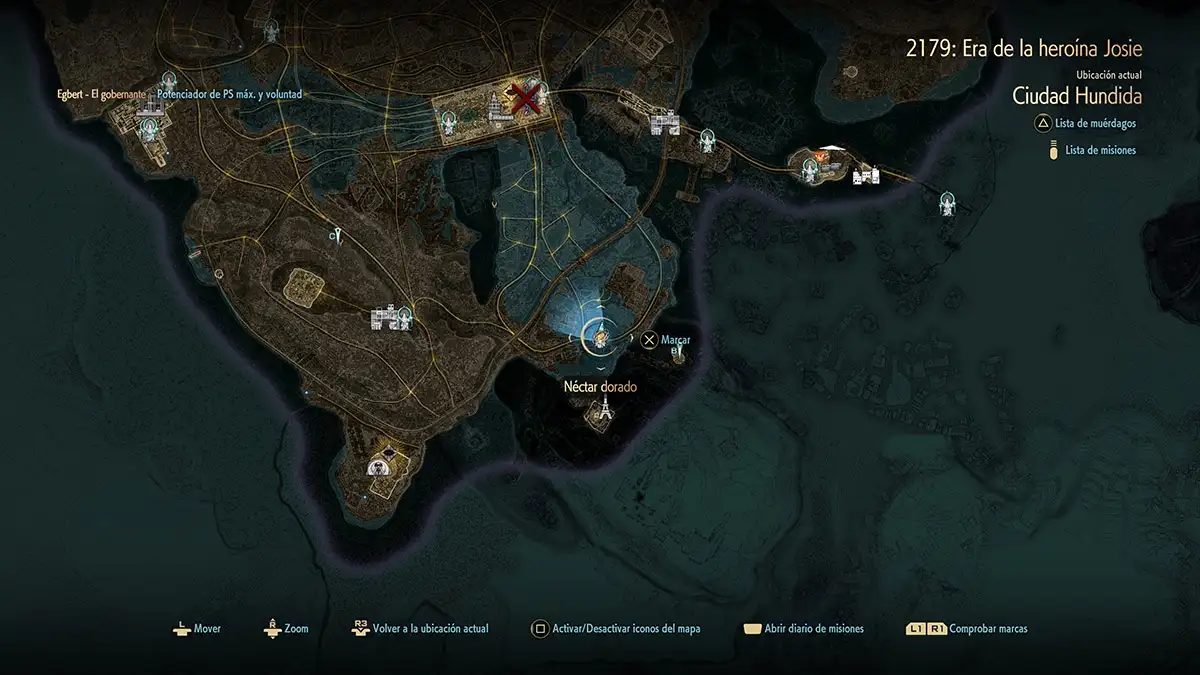Click Comprobar marcas in the bottom bar
The width and height of the screenshot is (1200, 675).
988,629
